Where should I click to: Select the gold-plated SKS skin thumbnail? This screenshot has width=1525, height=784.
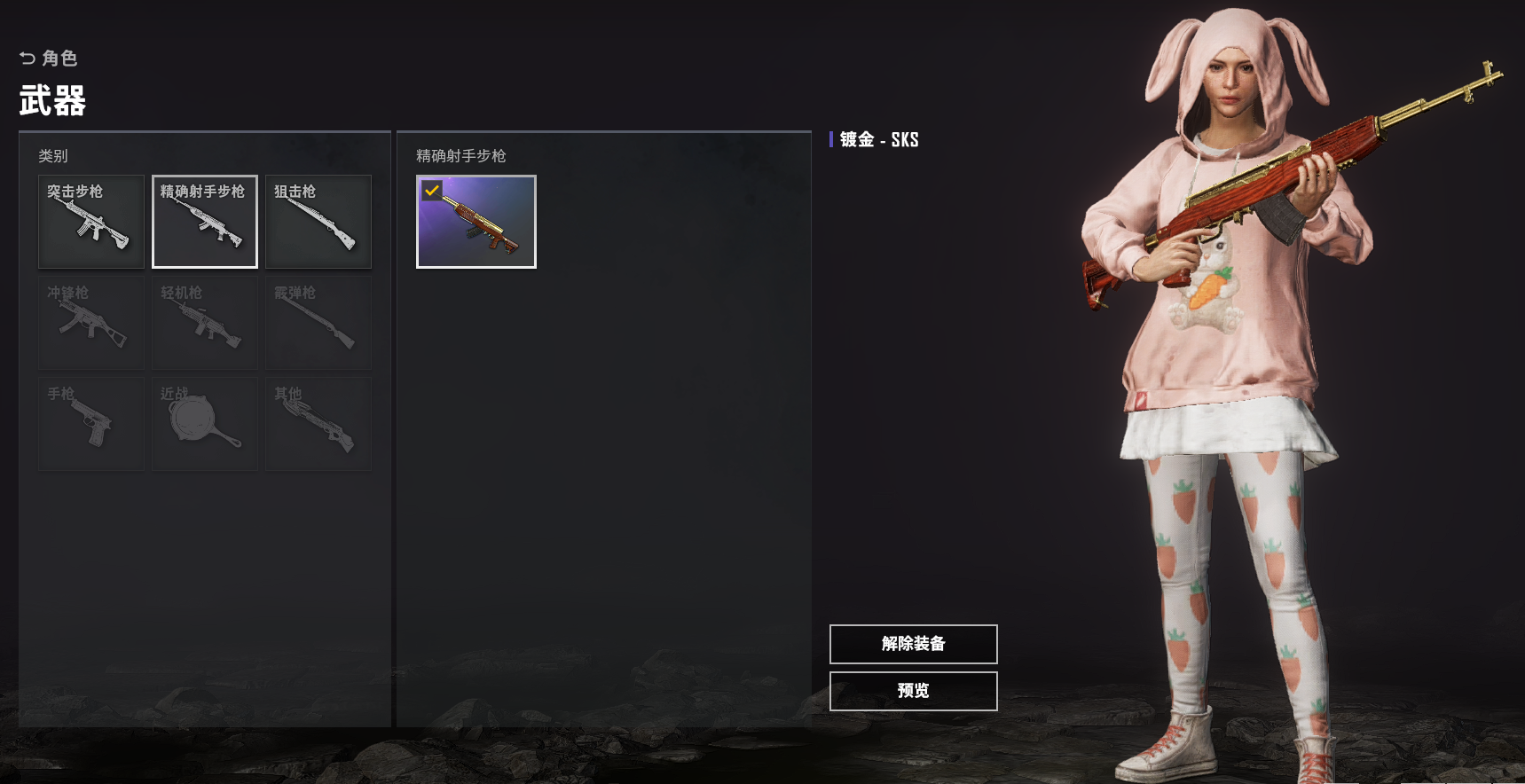[x=476, y=222]
